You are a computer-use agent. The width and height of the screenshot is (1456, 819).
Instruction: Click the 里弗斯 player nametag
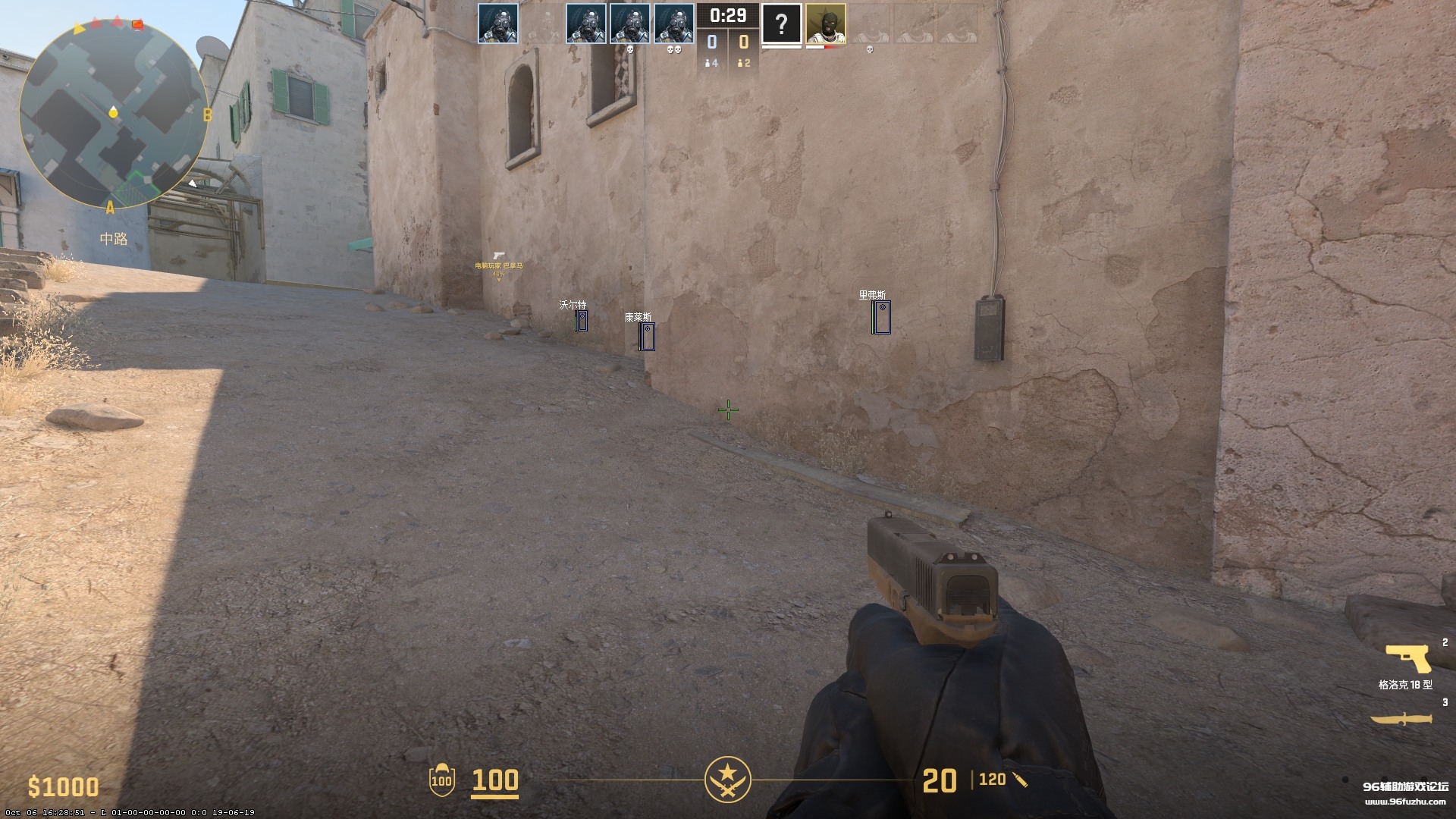click(873, 293)
